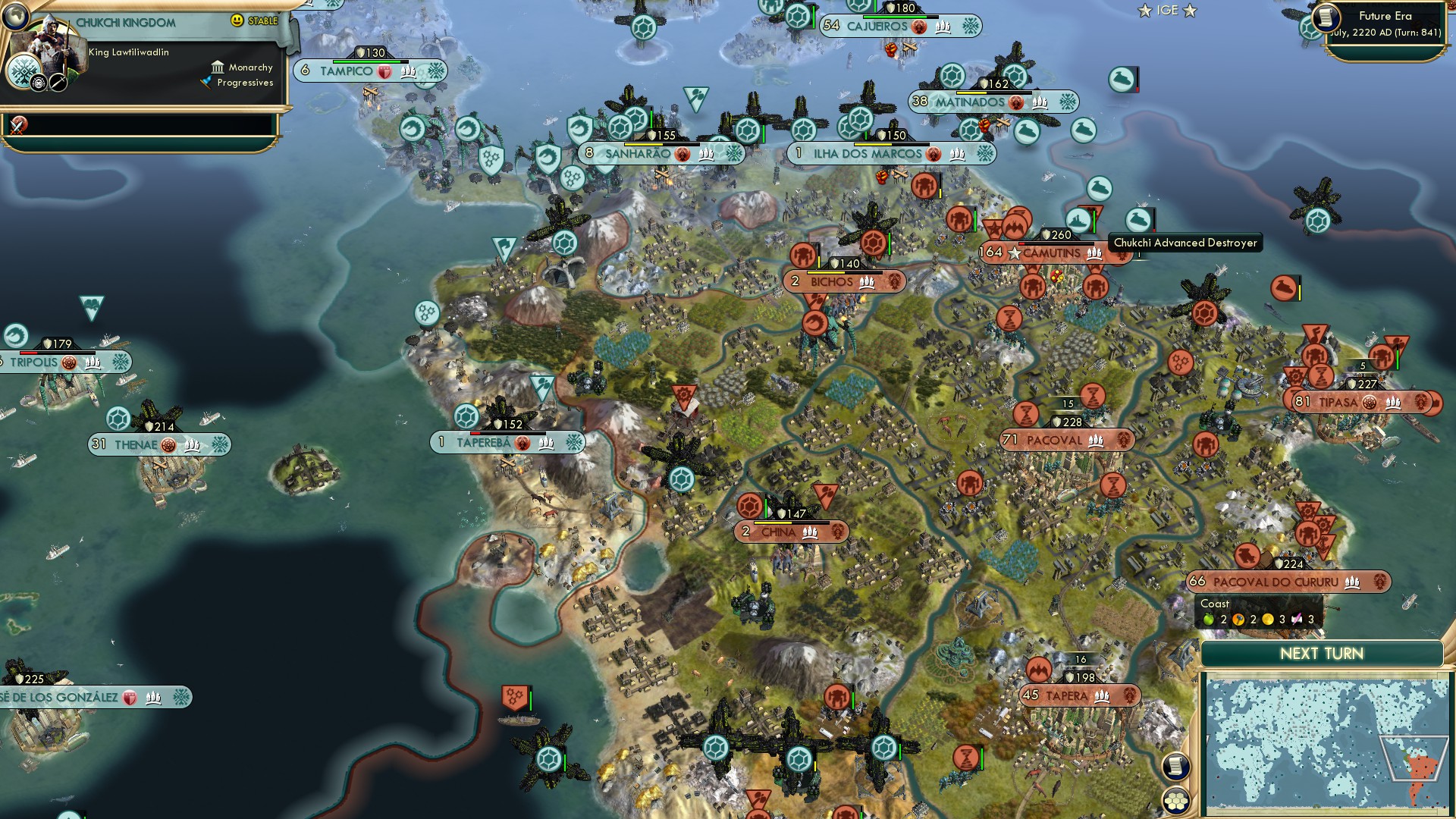Click the Progressives policy flag icon
This screenshot has height=819, width=1456.
[205, 83]
